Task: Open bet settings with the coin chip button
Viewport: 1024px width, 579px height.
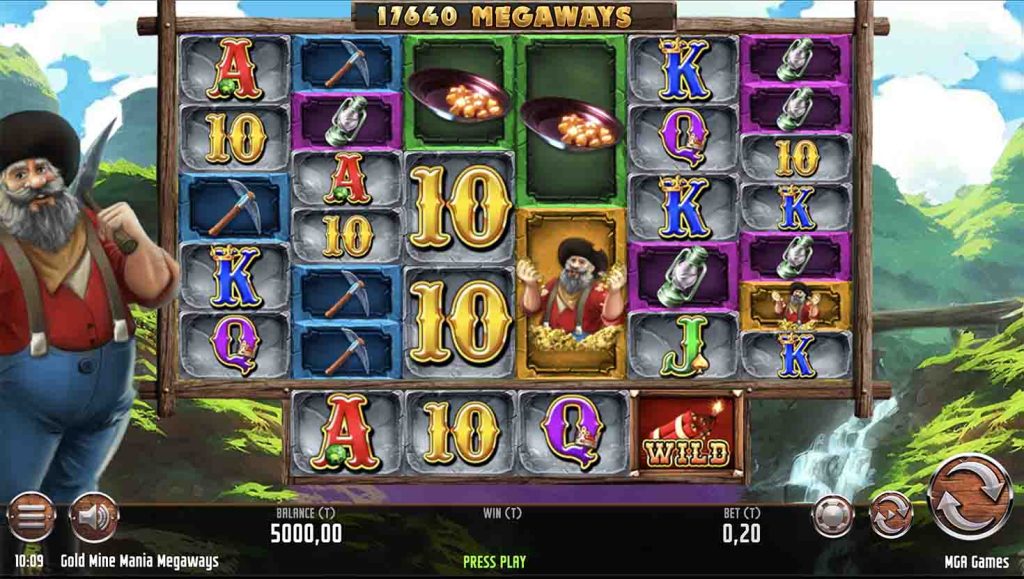Action: click(833, 516)
